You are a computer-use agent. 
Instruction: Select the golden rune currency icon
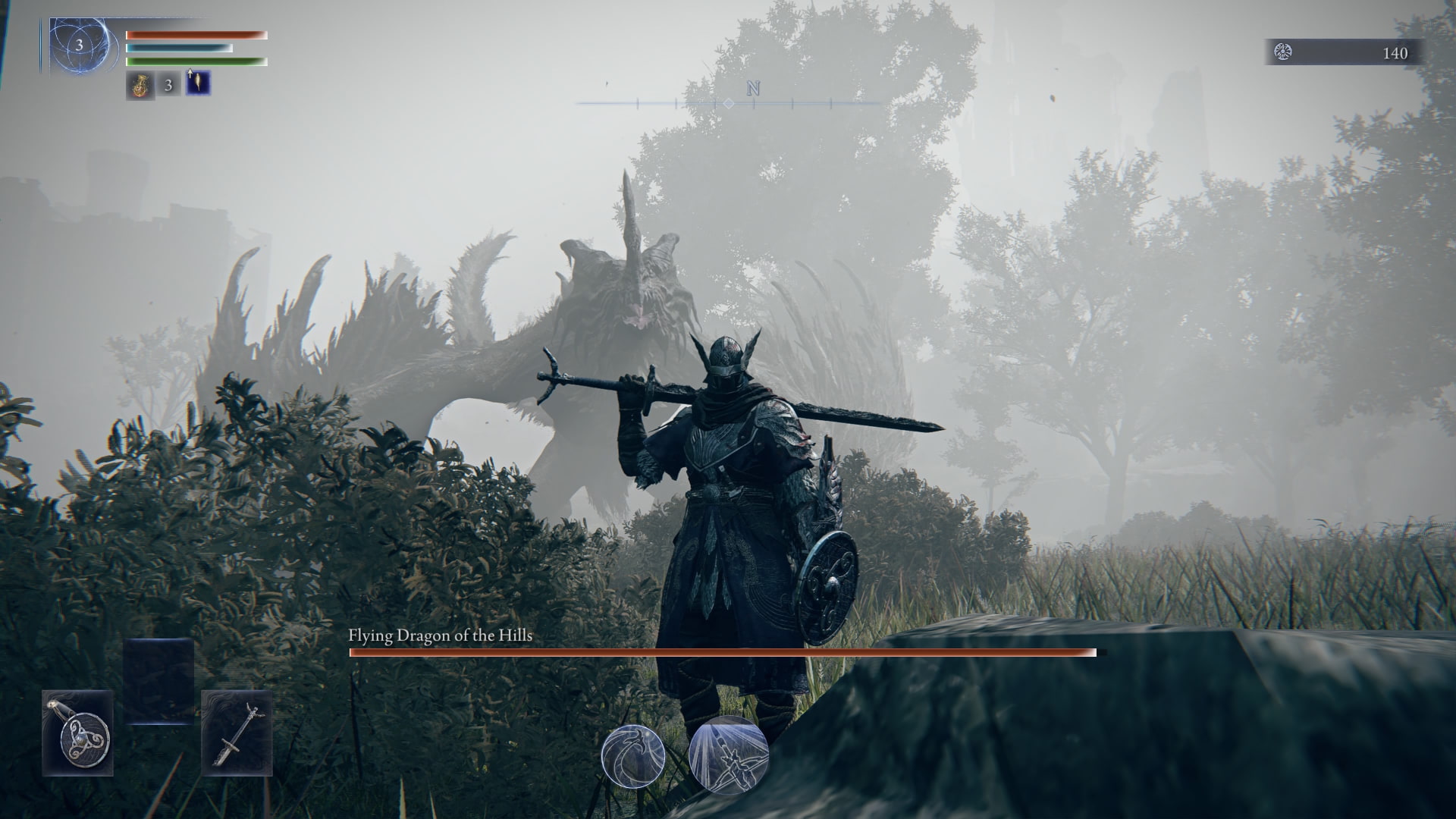pyautogui.click(x=1282, y=53)
